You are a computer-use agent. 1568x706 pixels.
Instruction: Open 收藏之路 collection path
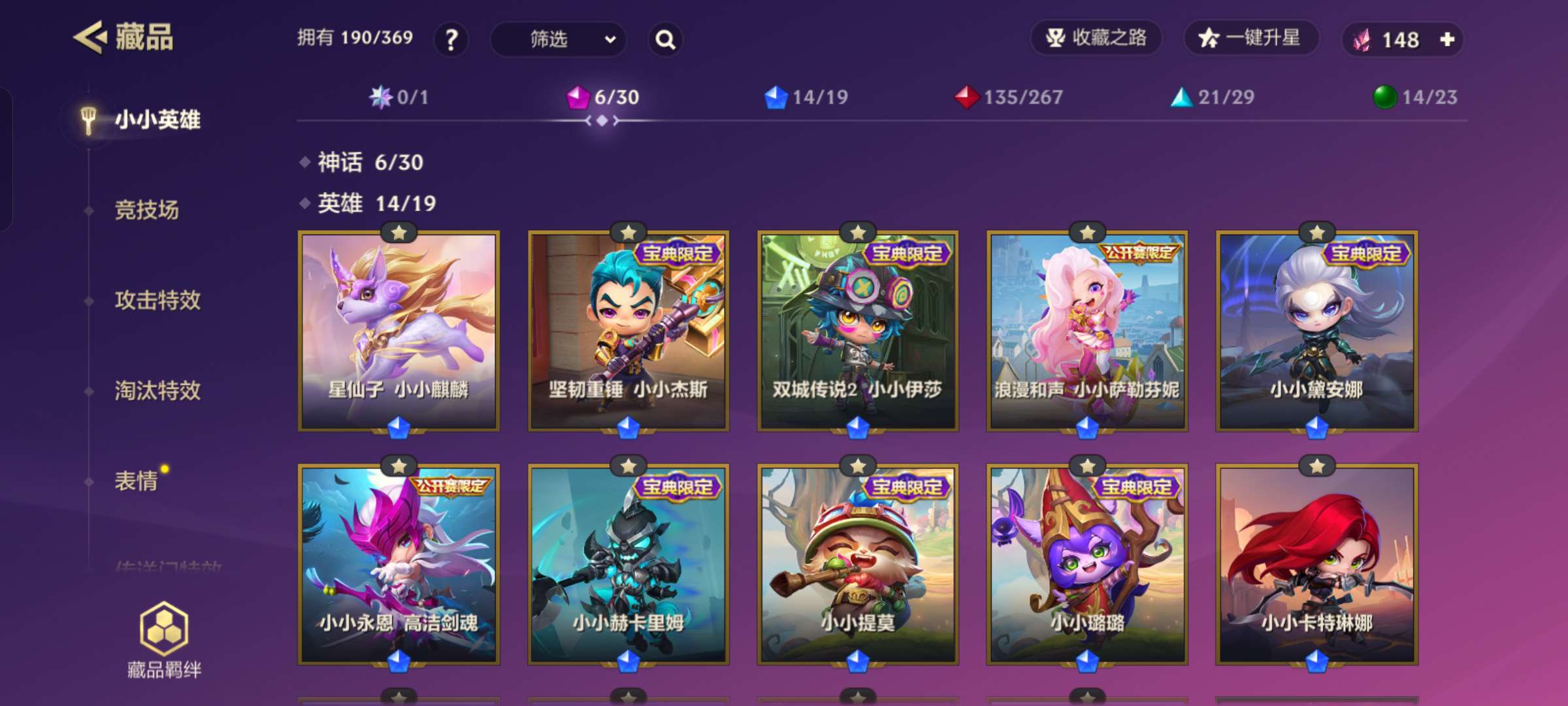point(1096,38)
